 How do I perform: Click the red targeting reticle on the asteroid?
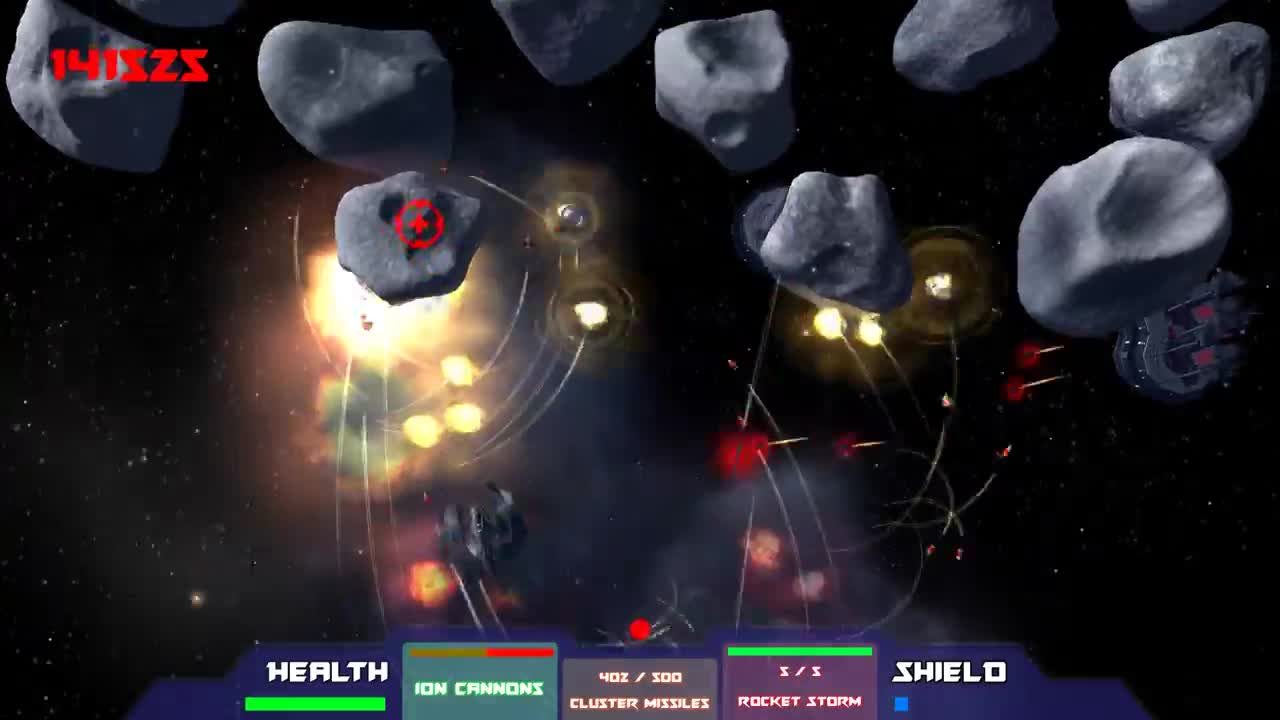pos(420,224)
